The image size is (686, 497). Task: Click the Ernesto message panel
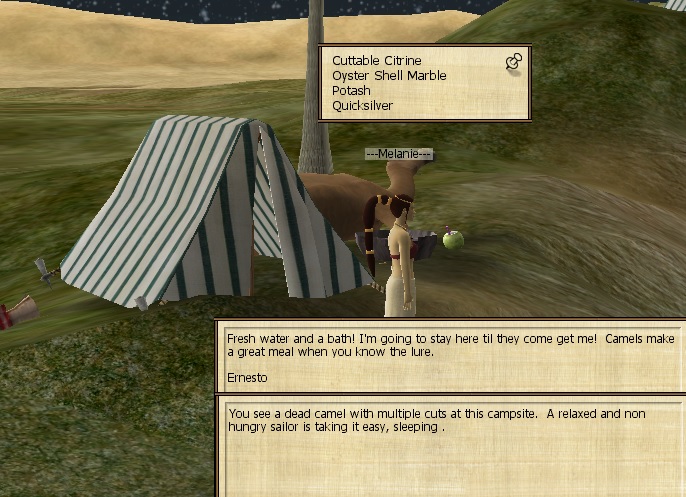449,357
